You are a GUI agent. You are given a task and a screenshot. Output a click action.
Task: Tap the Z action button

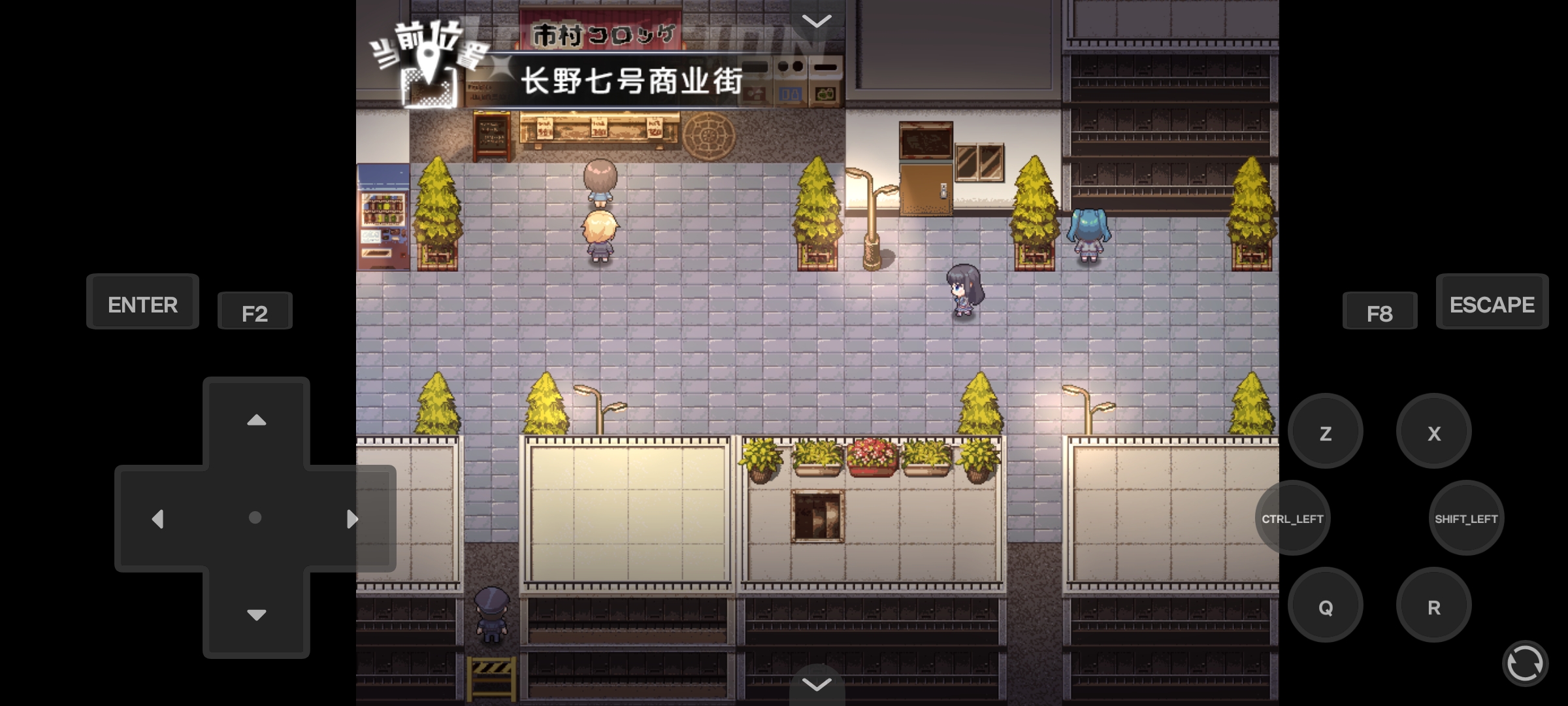(x=1325, y=430)
